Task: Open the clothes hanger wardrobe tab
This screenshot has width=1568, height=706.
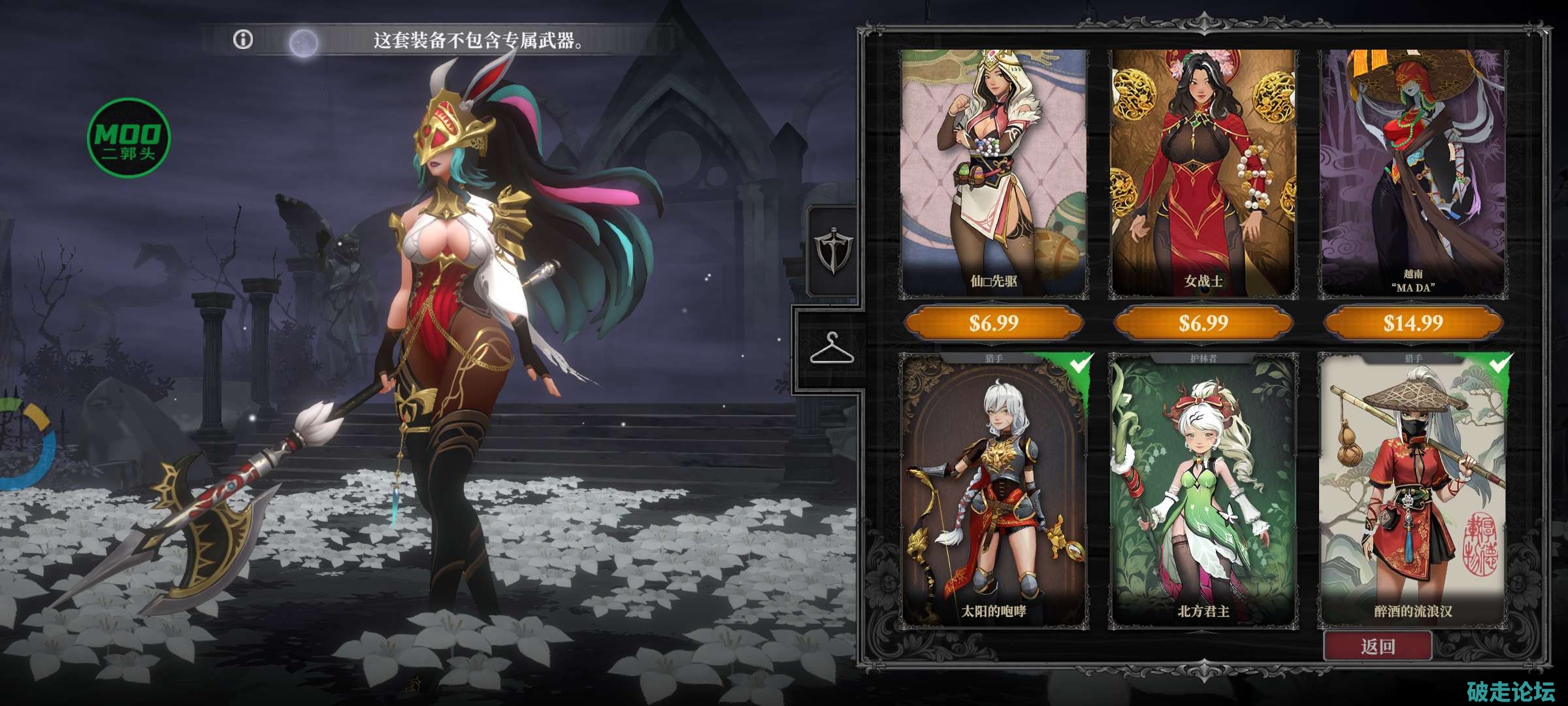Action: pyautogui.click(x=831, y=348)
